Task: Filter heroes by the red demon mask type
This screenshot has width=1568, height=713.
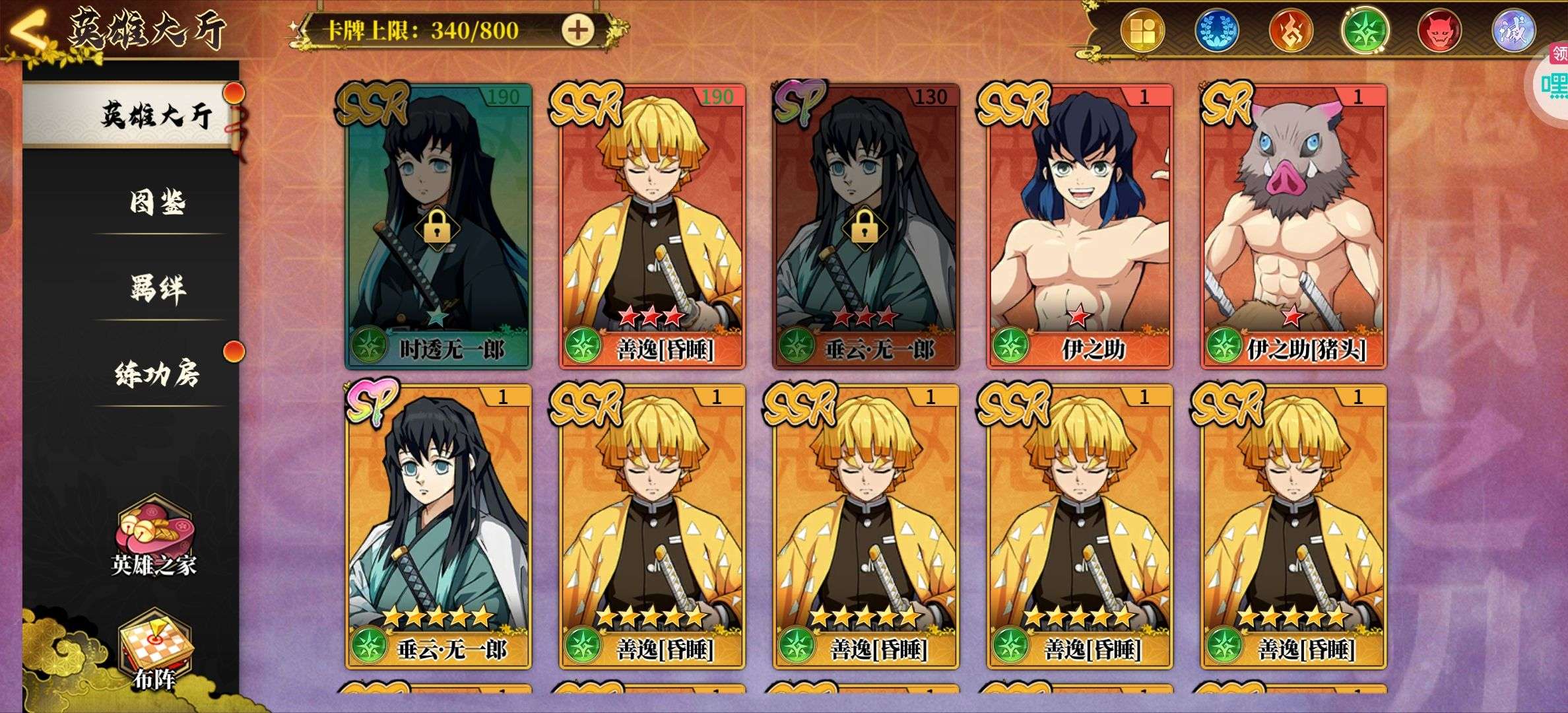Action: pos(1439,31)
